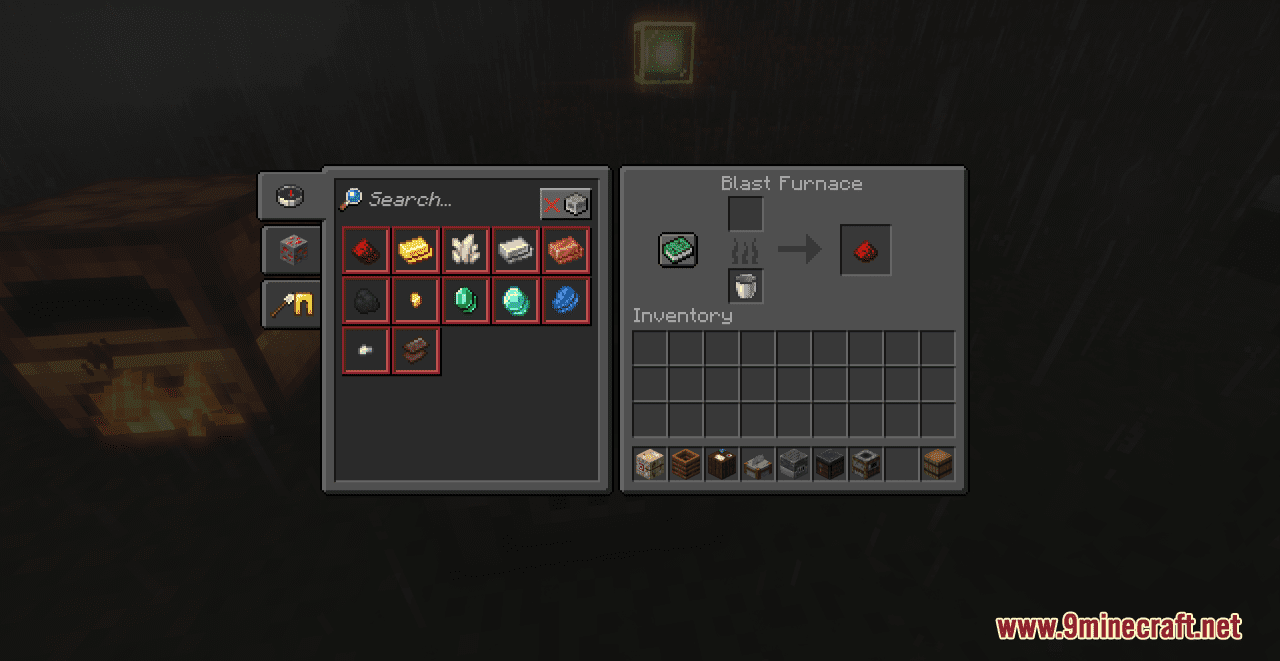Pick the gold nugget recipe
The image size is (1280, 661).
coord(416,301)
